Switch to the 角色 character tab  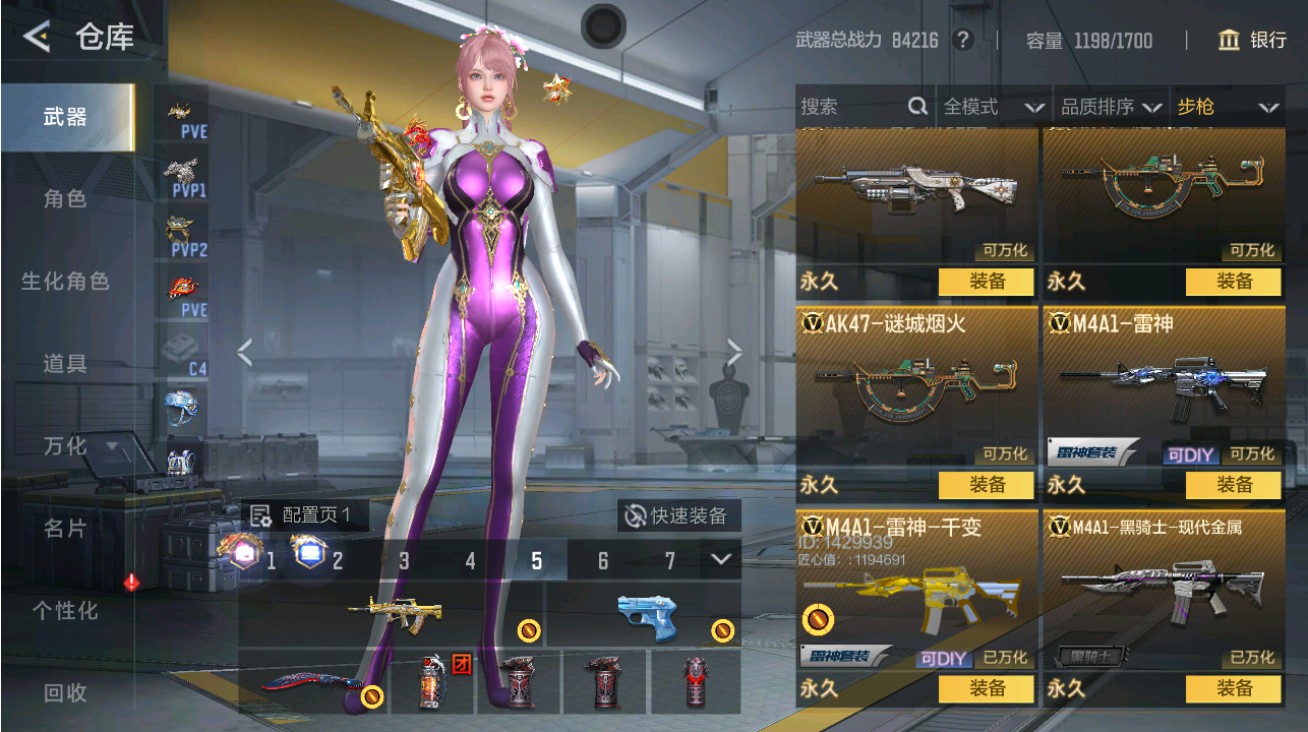click(x=66, y=199)
